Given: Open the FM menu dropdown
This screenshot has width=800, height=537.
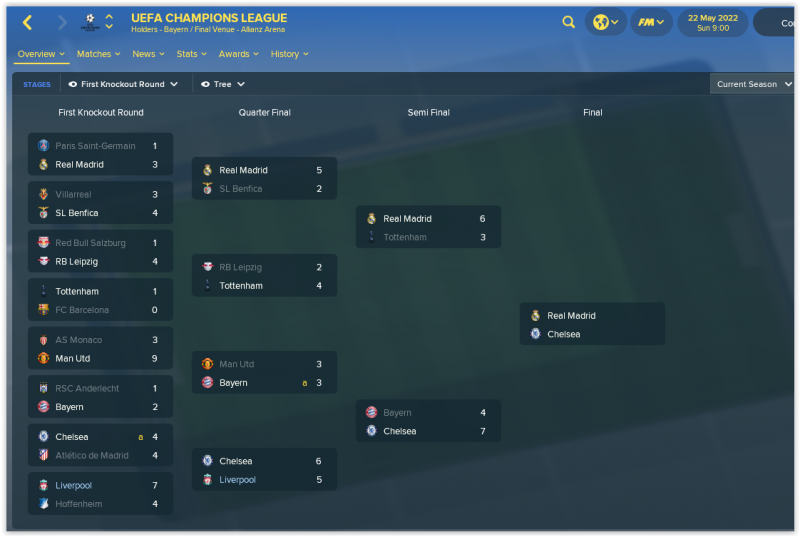Looking at the screenshot, I should (x=651, y=22).
